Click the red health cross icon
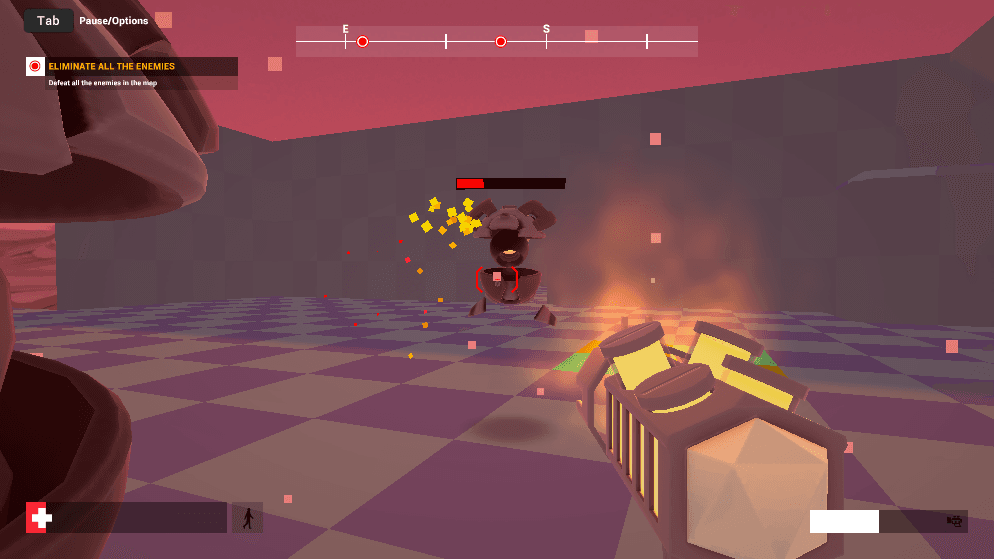This screenshot has width=994, height=559. pos(41,518)
